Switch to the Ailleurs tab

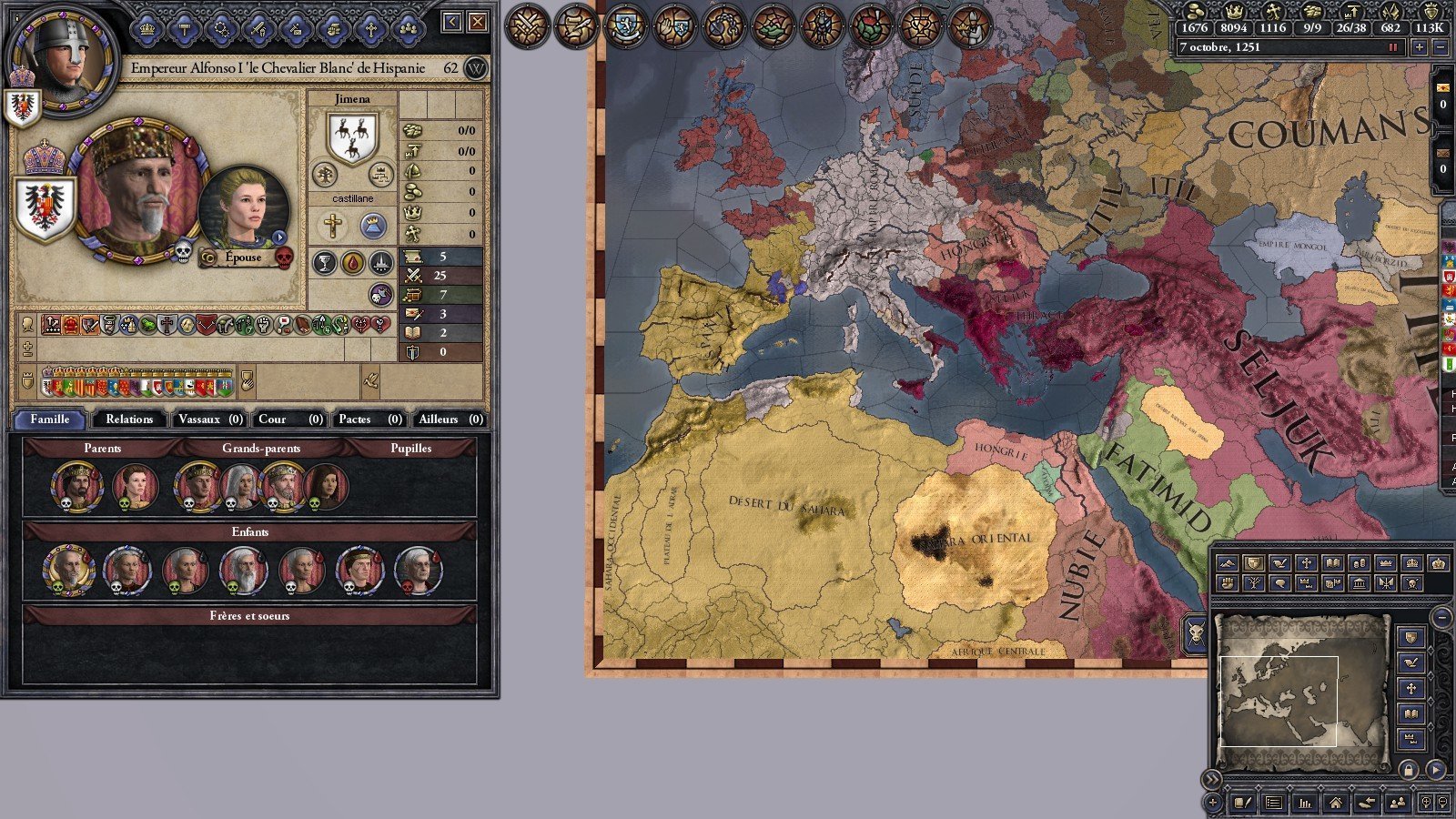point(450,420)
